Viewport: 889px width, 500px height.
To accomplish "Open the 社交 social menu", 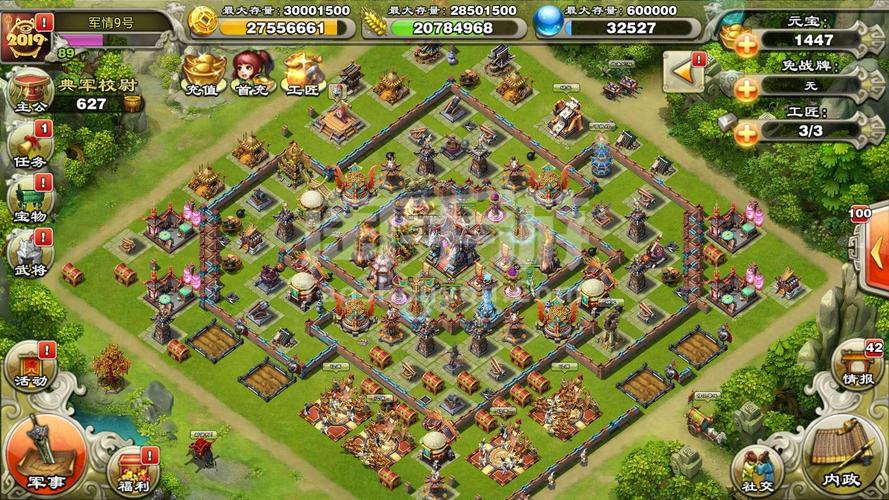I will click(756, 471).
